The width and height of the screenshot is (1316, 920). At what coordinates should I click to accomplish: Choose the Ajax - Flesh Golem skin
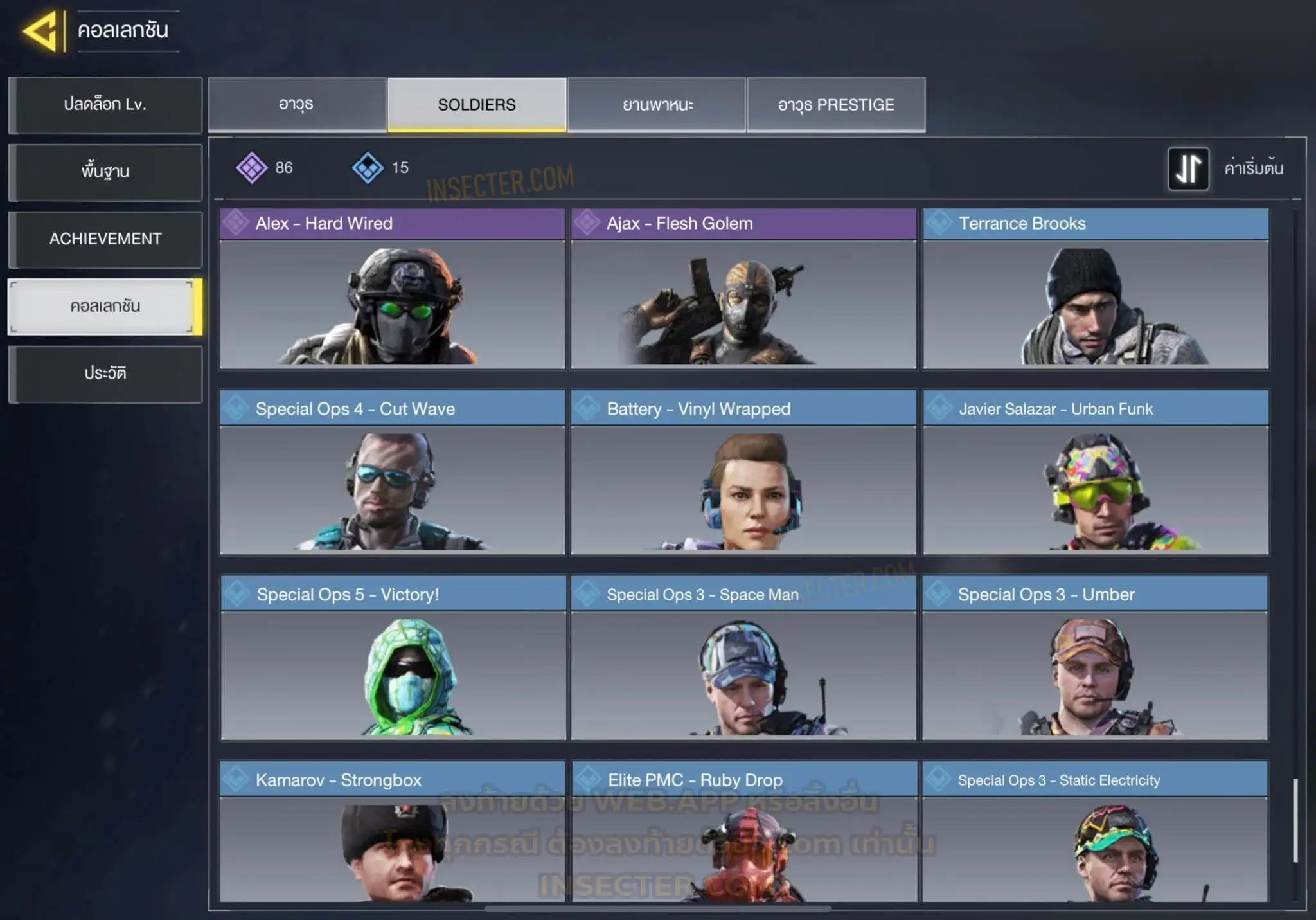[x=743, y=289]
